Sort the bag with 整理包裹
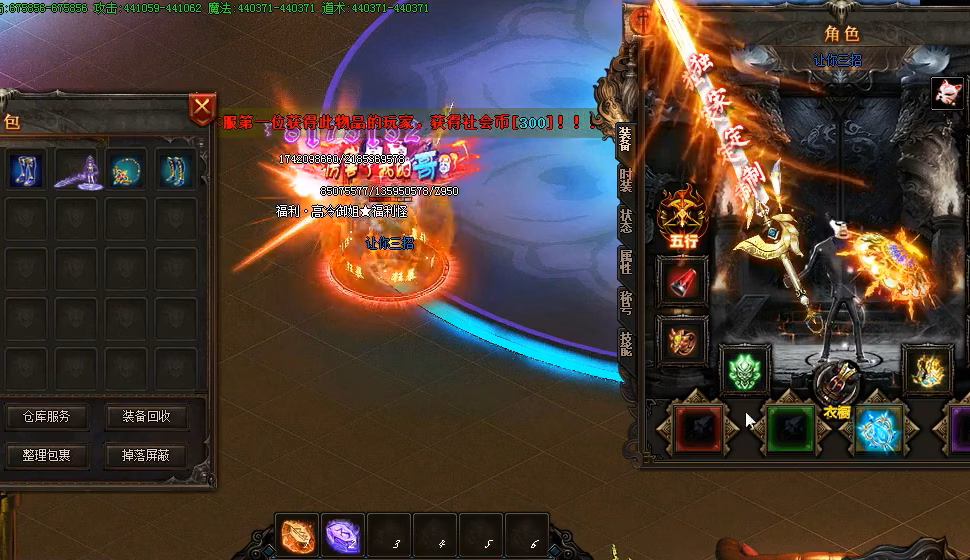The width and height of the screenshot is (970, 560). 46,455
